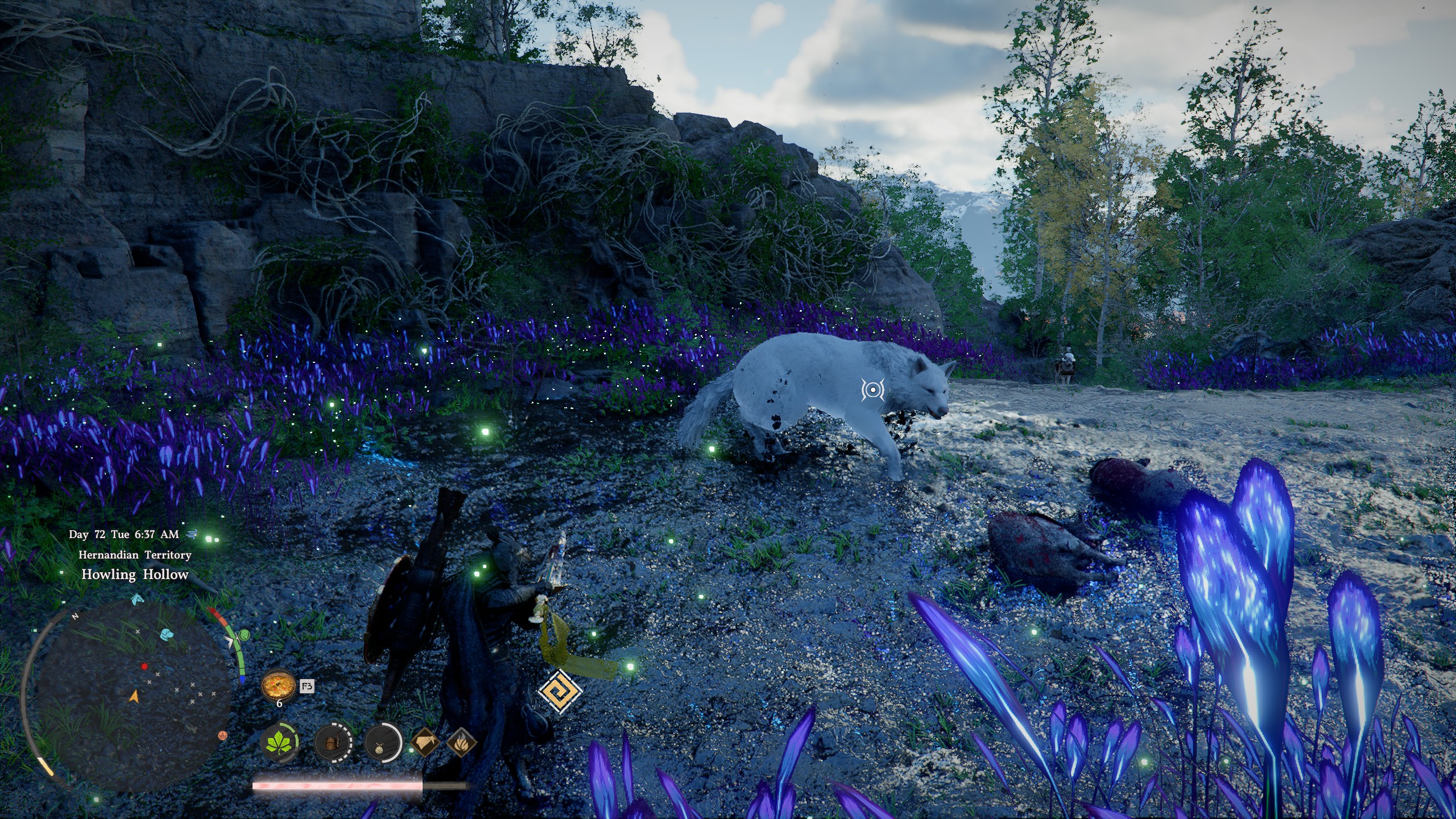The height and width of the screenshot is (819, 1456).
Task: Activate the tan diamond-framed skill icon
Action: [425, 742]
